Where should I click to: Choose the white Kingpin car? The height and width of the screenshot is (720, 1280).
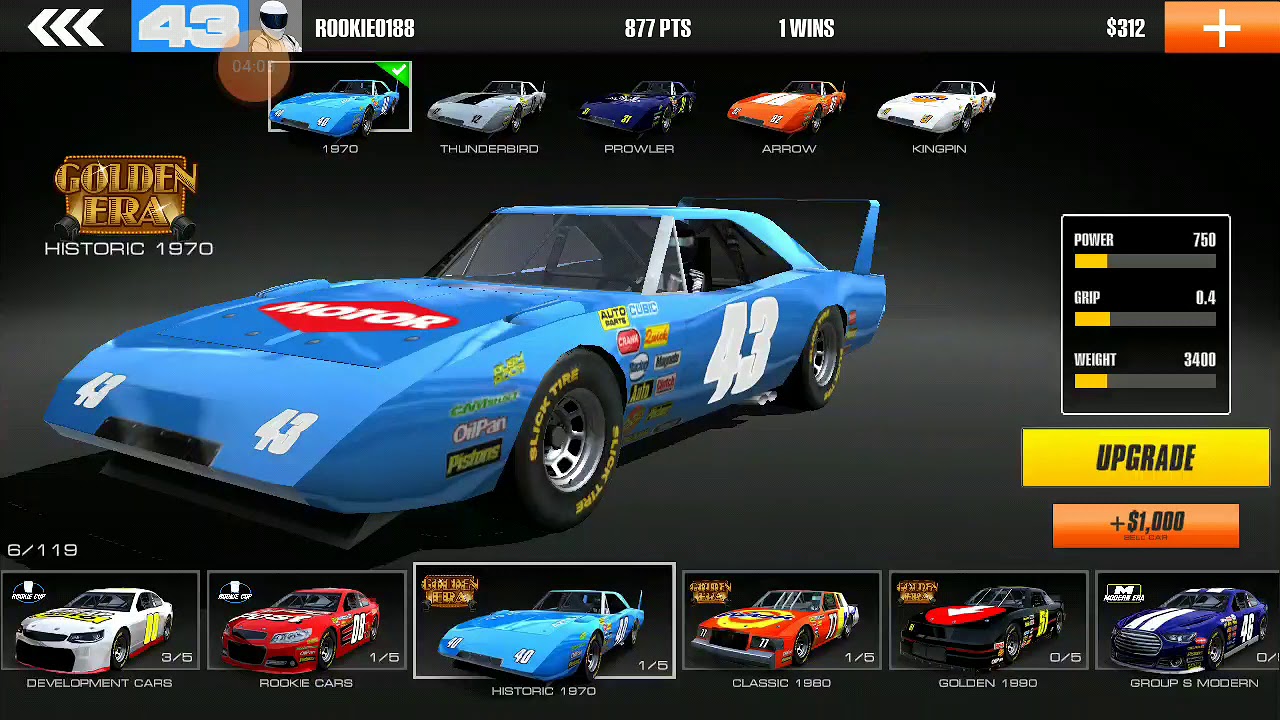tap(939, 108)
